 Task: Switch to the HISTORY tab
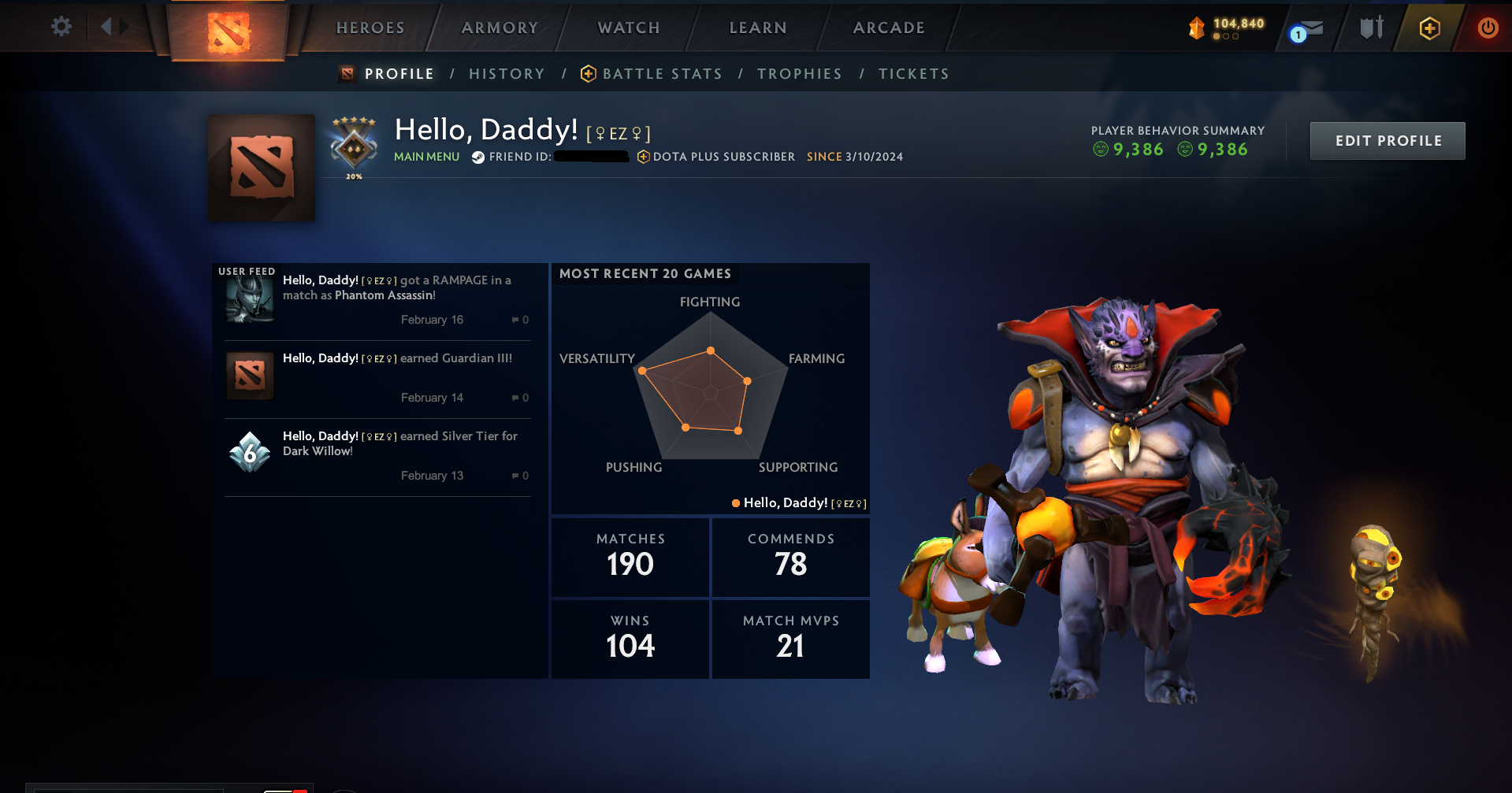(x=507, y=73)
